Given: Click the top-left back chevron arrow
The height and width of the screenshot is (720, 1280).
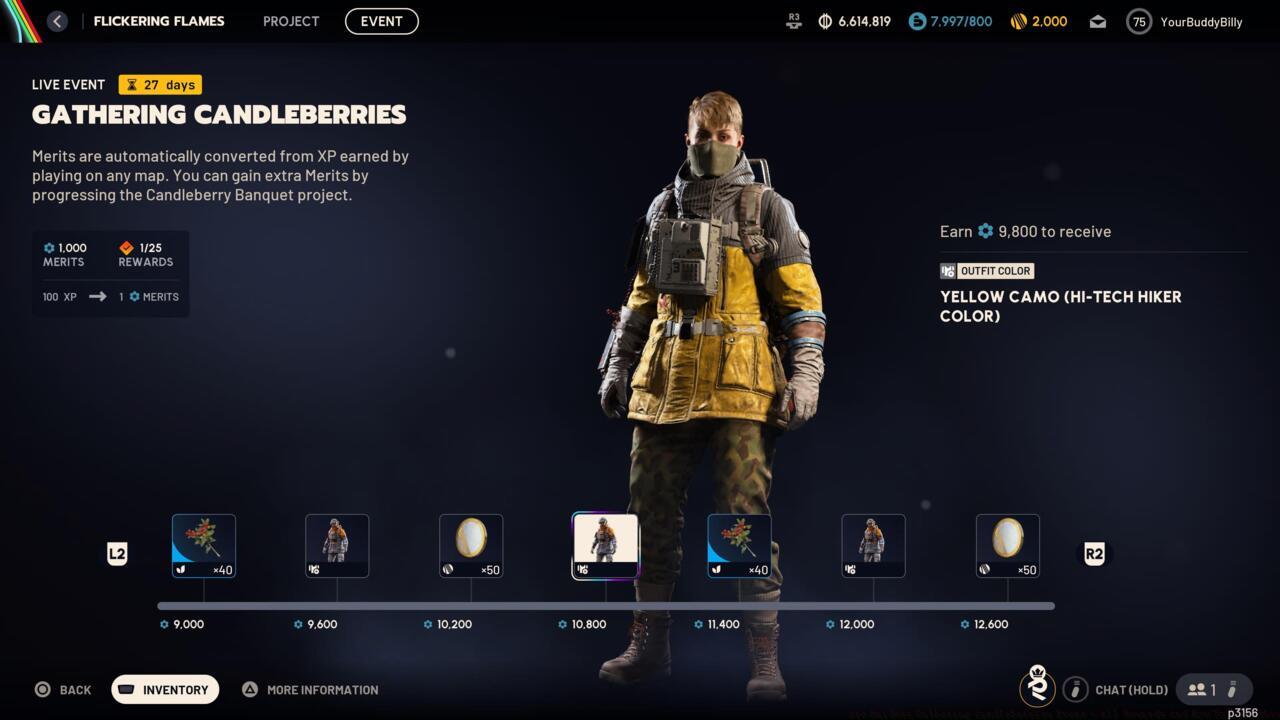Looking at the screenshot, I should pyautogui.click(x=57, y=21).
